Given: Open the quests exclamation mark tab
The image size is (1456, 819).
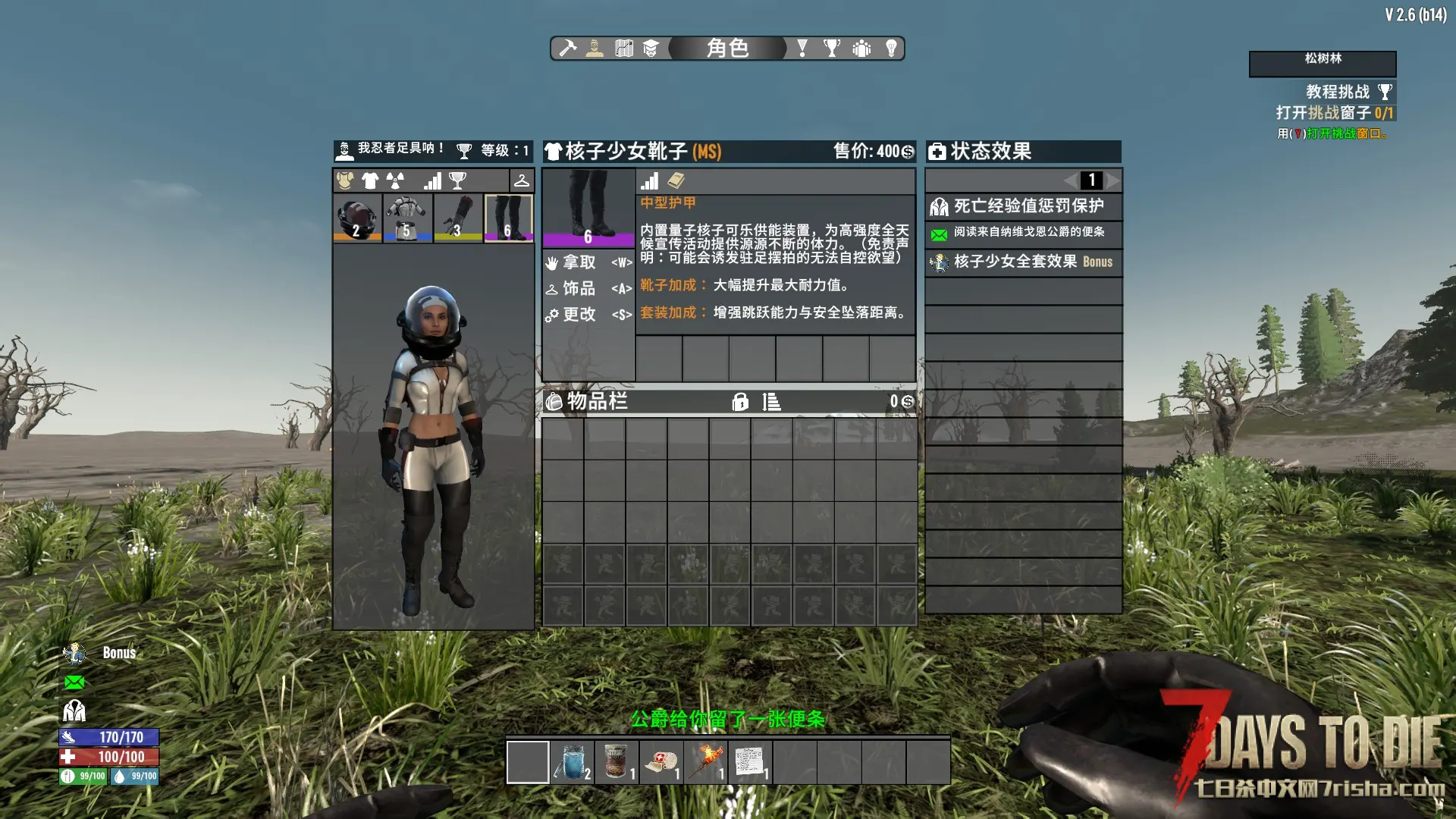Looking at the screenshot, I should click(802, 49).
